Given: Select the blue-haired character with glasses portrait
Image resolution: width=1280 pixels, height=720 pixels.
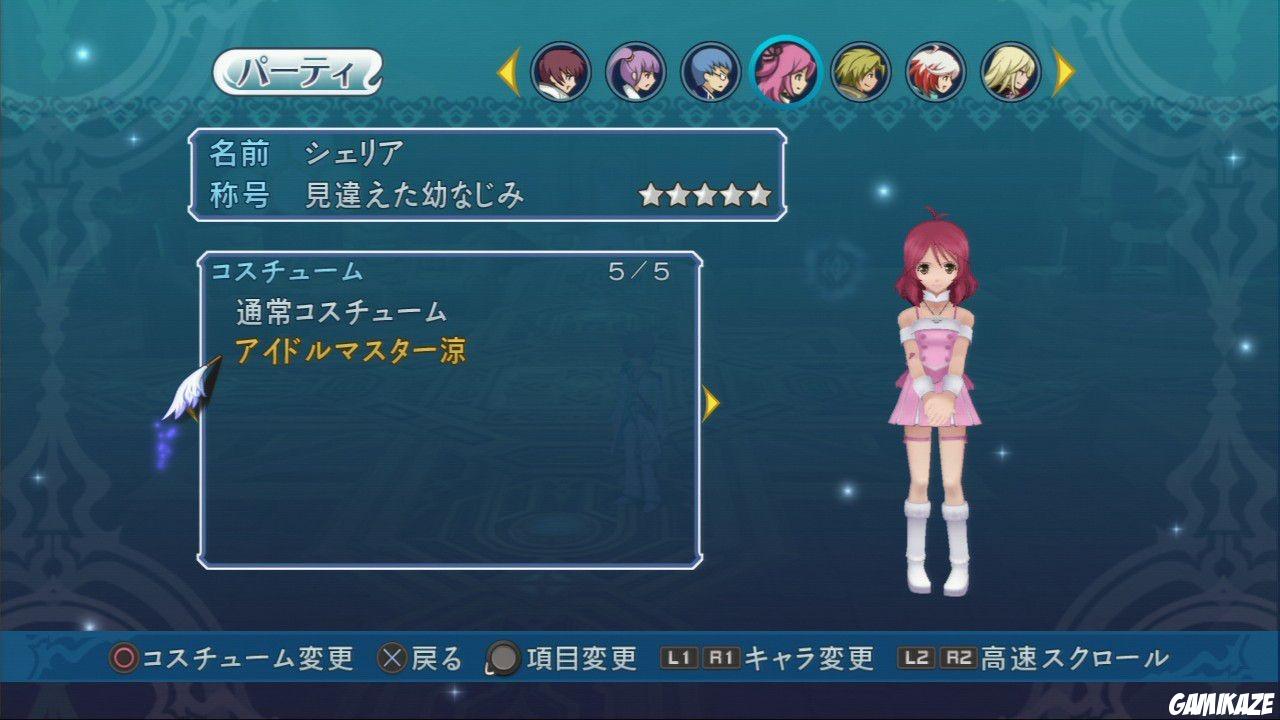Looking at the screenshot, I should (x=712, y=72).
